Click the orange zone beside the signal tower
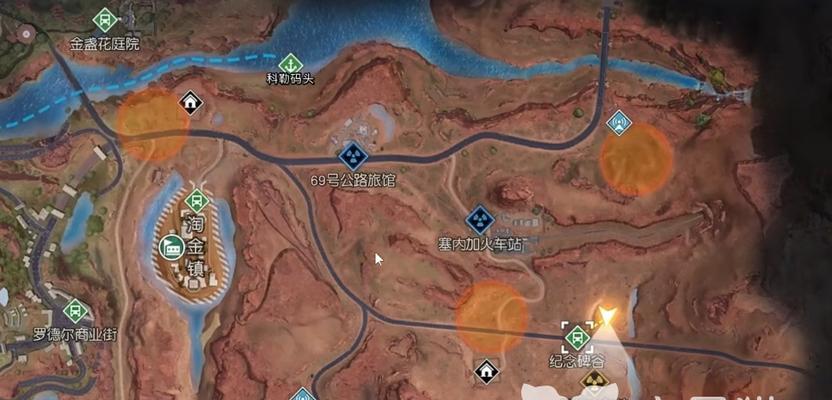This screenshot has height=400, width=832. pos(636,159)
